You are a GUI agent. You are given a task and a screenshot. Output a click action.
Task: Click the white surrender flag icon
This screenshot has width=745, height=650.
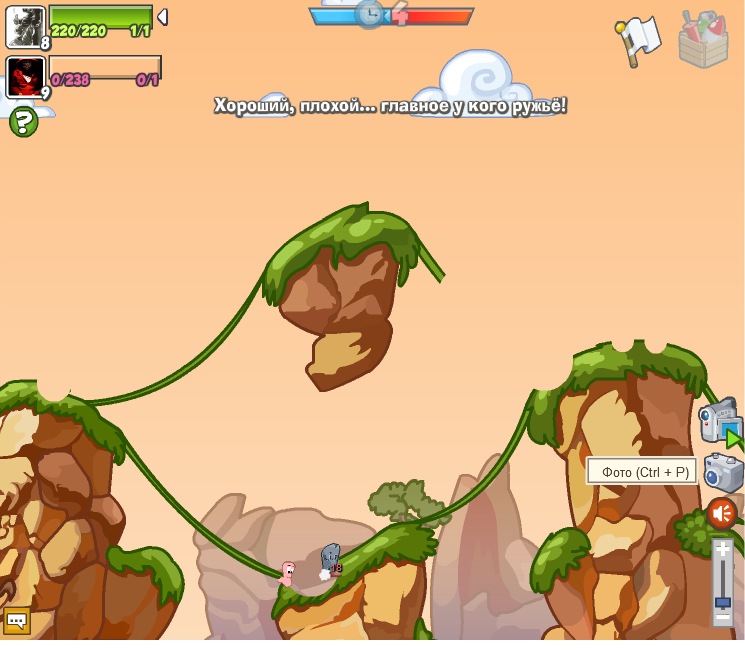(x=639, y=39)
